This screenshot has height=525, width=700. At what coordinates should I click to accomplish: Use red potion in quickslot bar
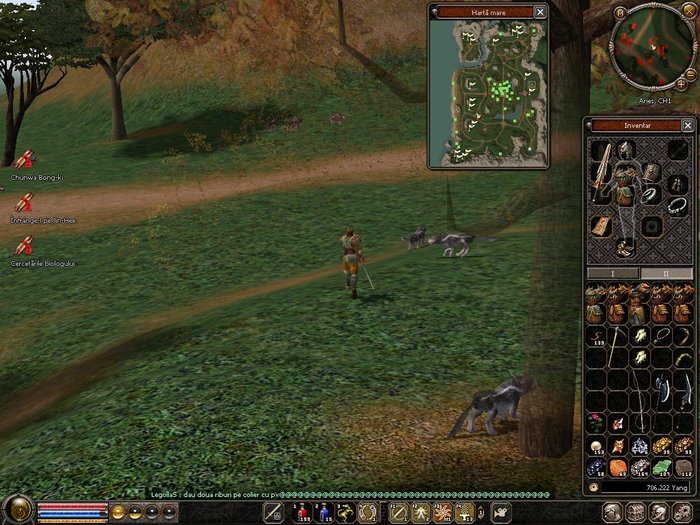point(302,513)
